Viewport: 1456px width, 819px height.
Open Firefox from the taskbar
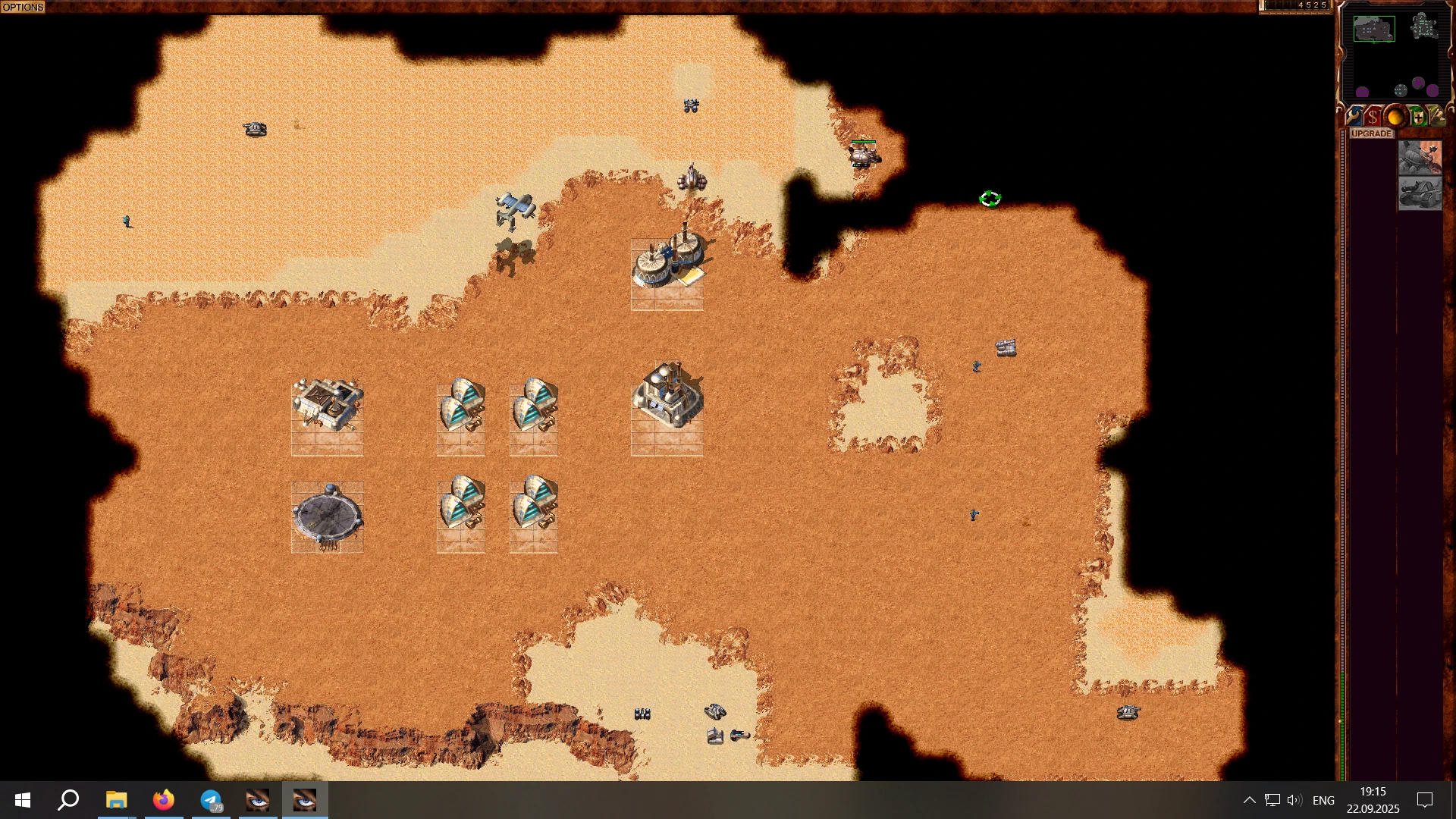(x=164, y=800)
